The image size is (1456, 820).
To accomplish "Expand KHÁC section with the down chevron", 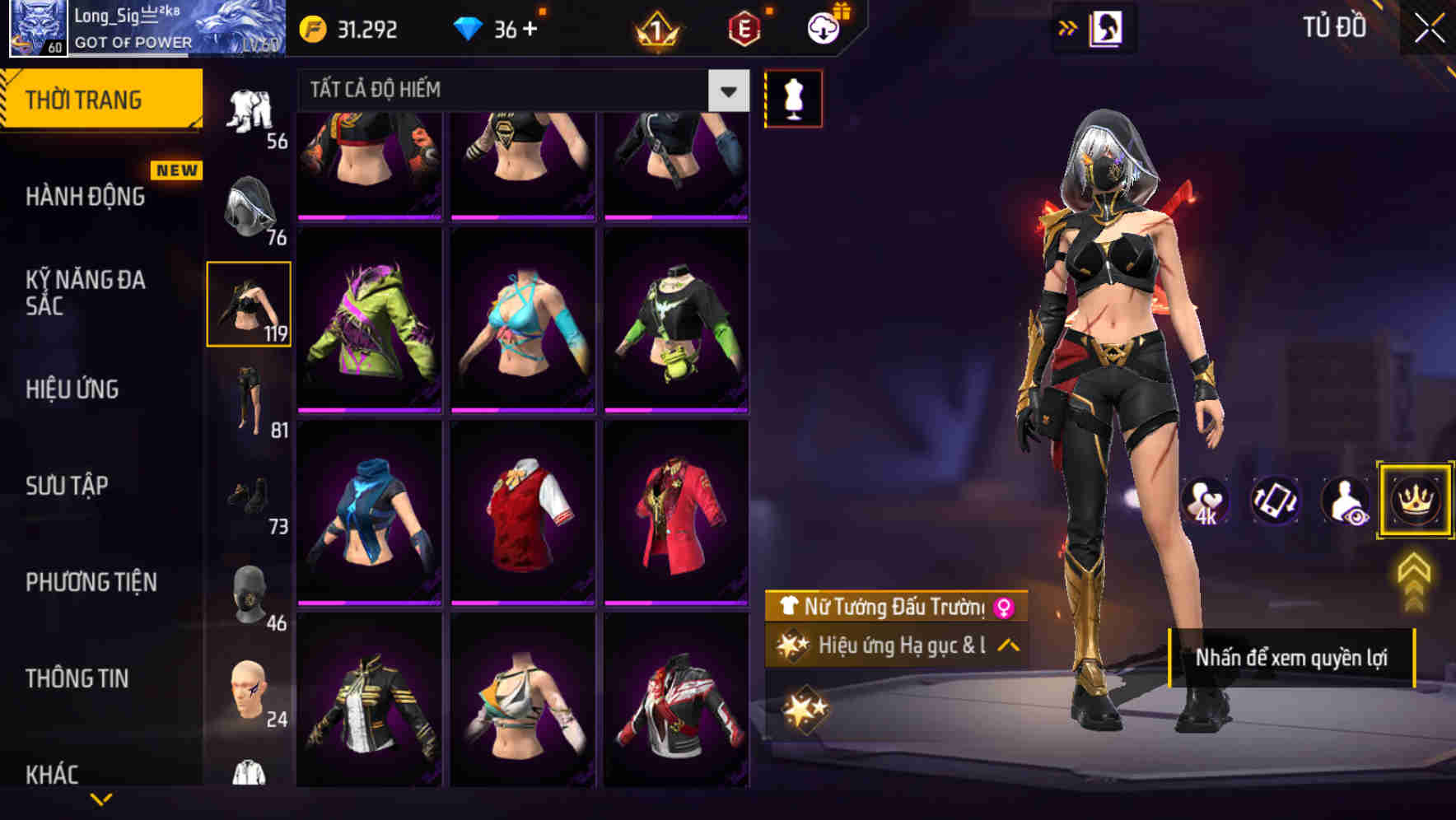I will (101, 797).
